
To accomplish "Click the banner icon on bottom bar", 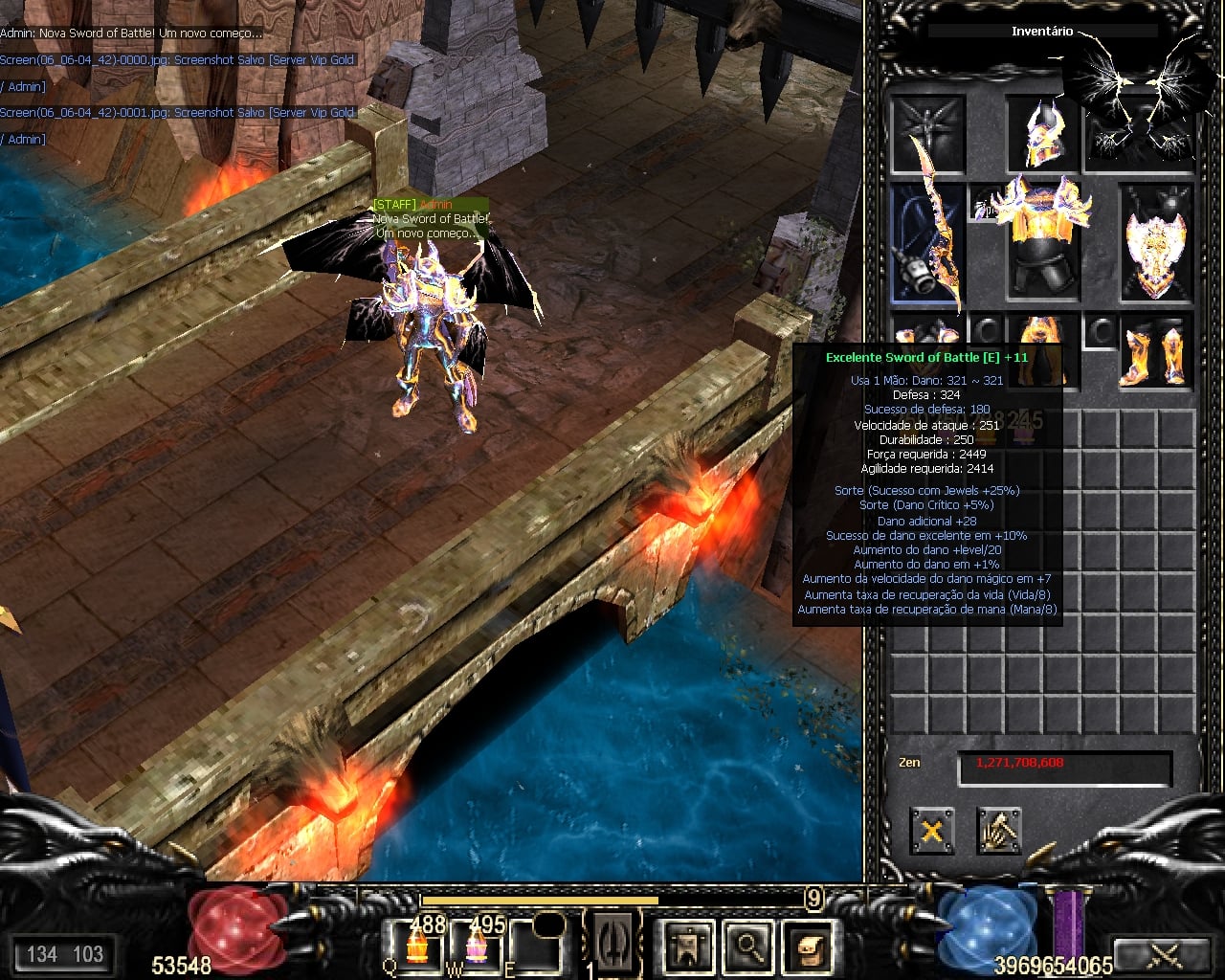I will point(688,947).
